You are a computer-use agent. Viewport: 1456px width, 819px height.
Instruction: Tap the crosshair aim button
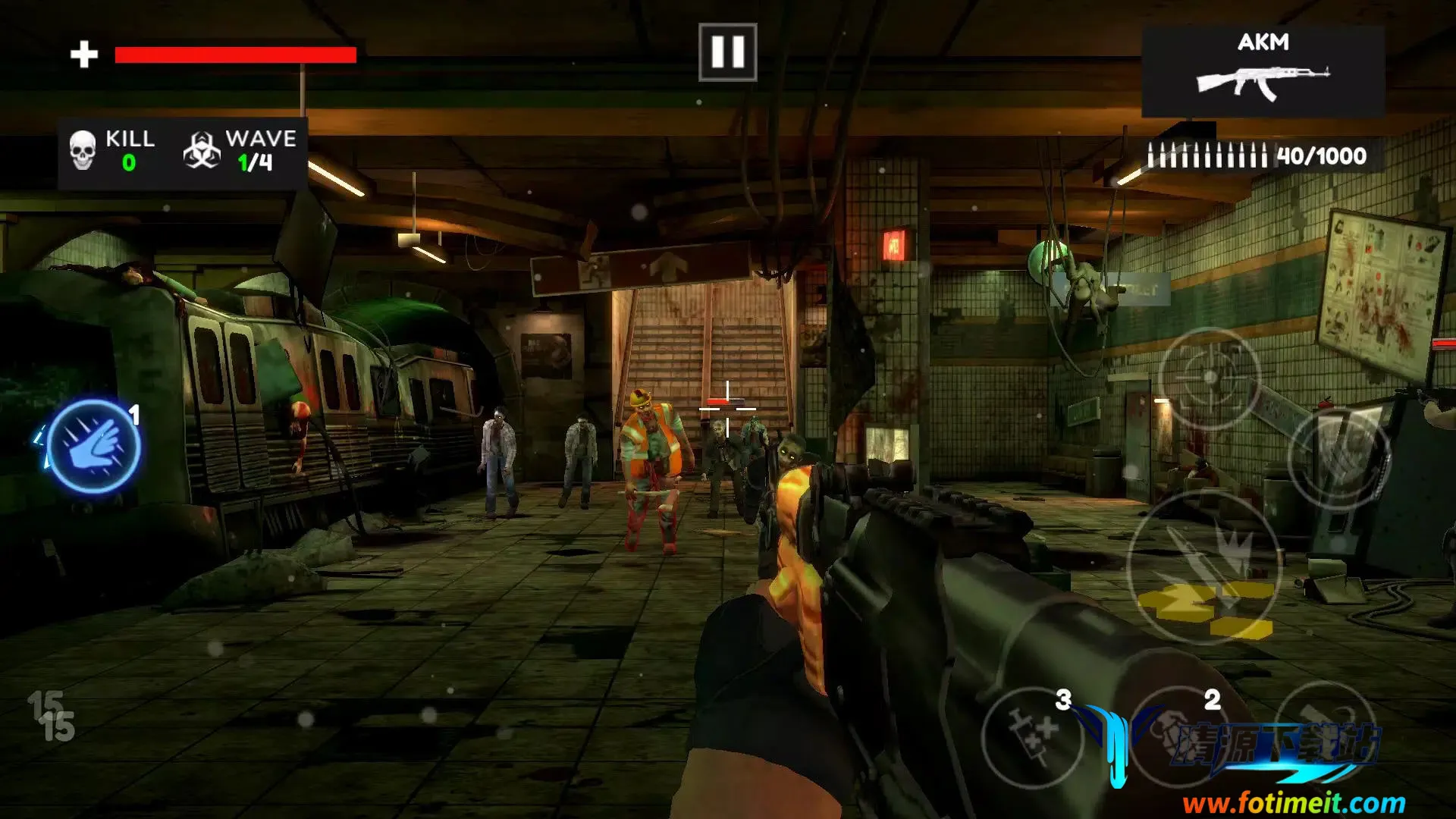tap(1210, 378)
